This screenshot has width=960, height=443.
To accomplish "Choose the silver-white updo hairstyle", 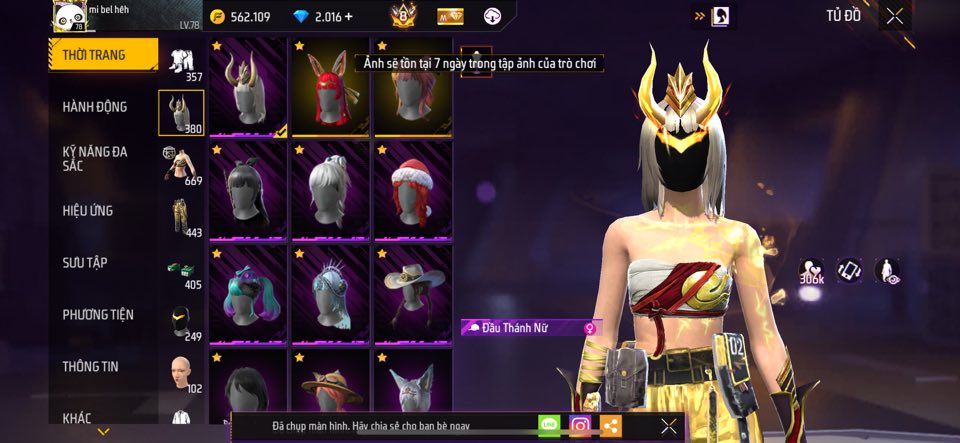I will (331, 189).
